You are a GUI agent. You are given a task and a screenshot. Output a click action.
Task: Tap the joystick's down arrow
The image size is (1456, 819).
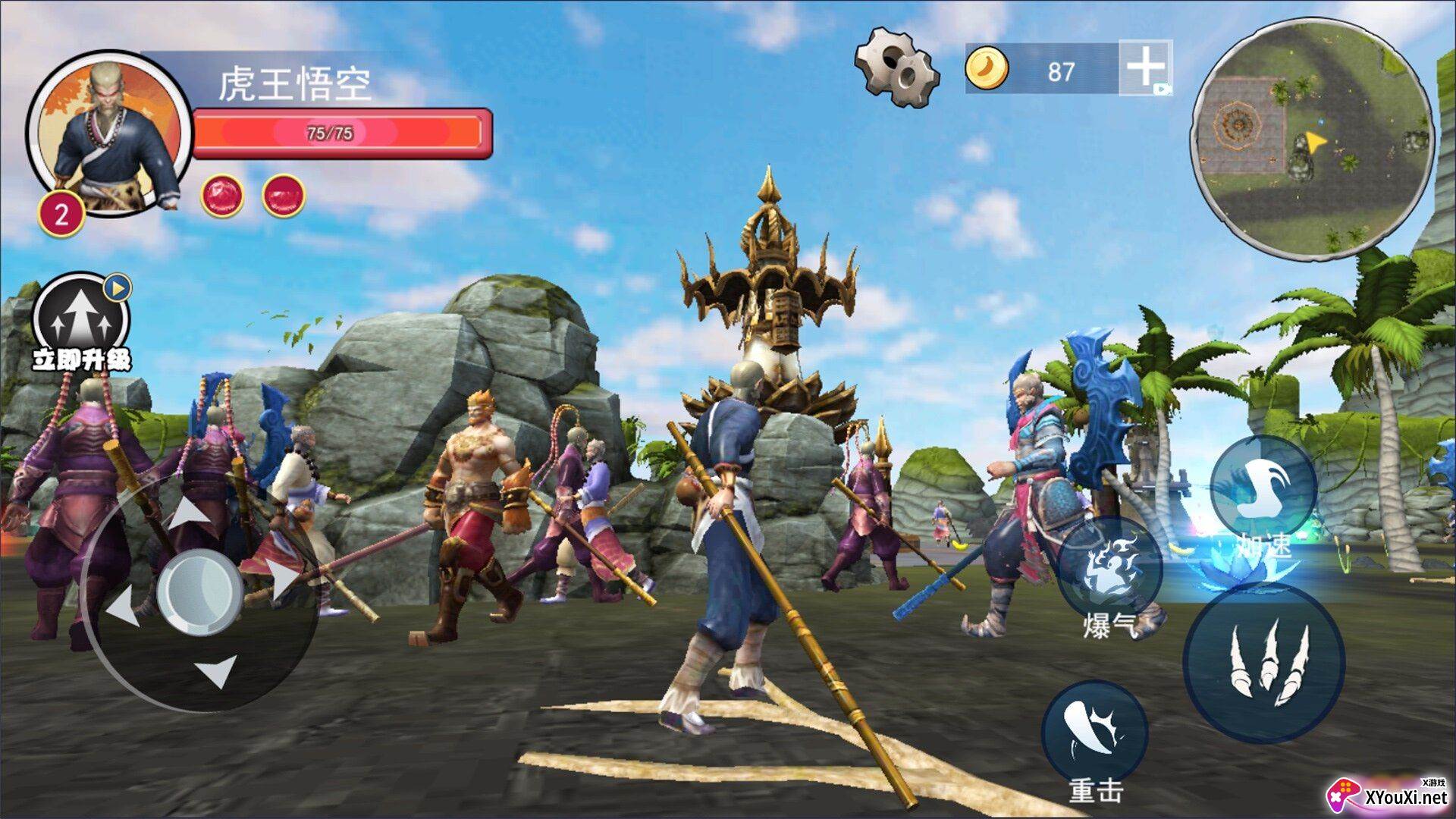216,670
